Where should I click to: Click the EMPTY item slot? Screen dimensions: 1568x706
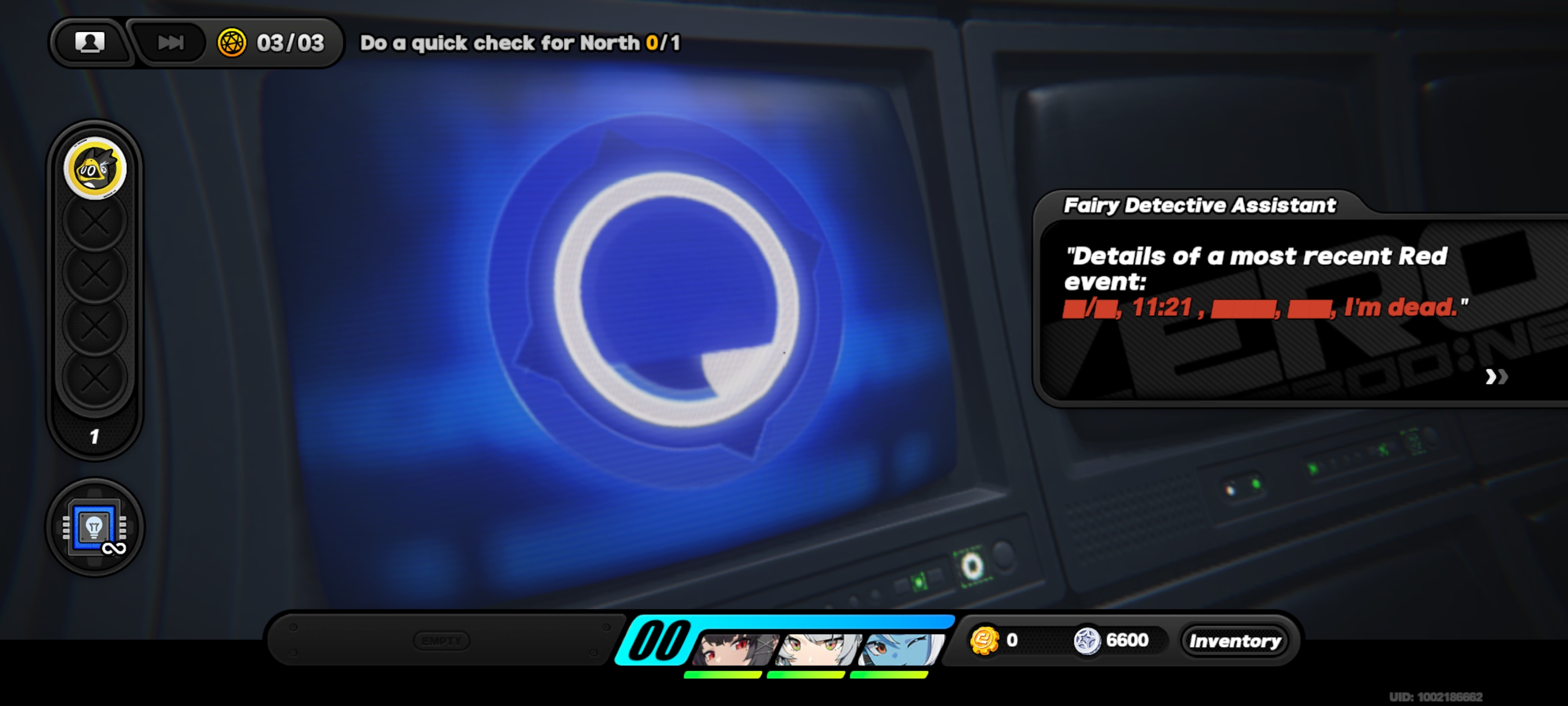coord(442,640)
